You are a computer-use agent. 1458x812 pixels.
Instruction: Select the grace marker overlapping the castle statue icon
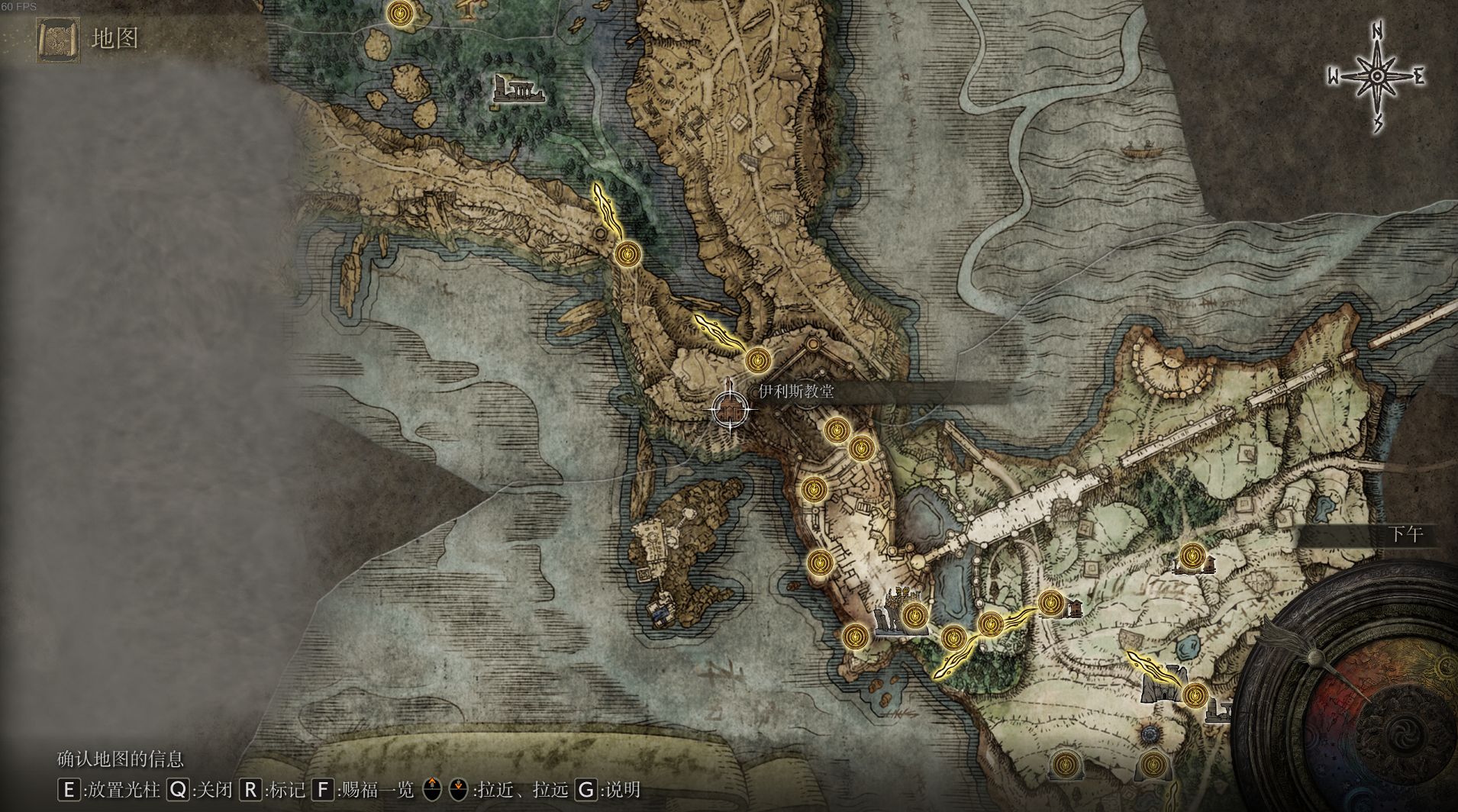click(914, 614)
